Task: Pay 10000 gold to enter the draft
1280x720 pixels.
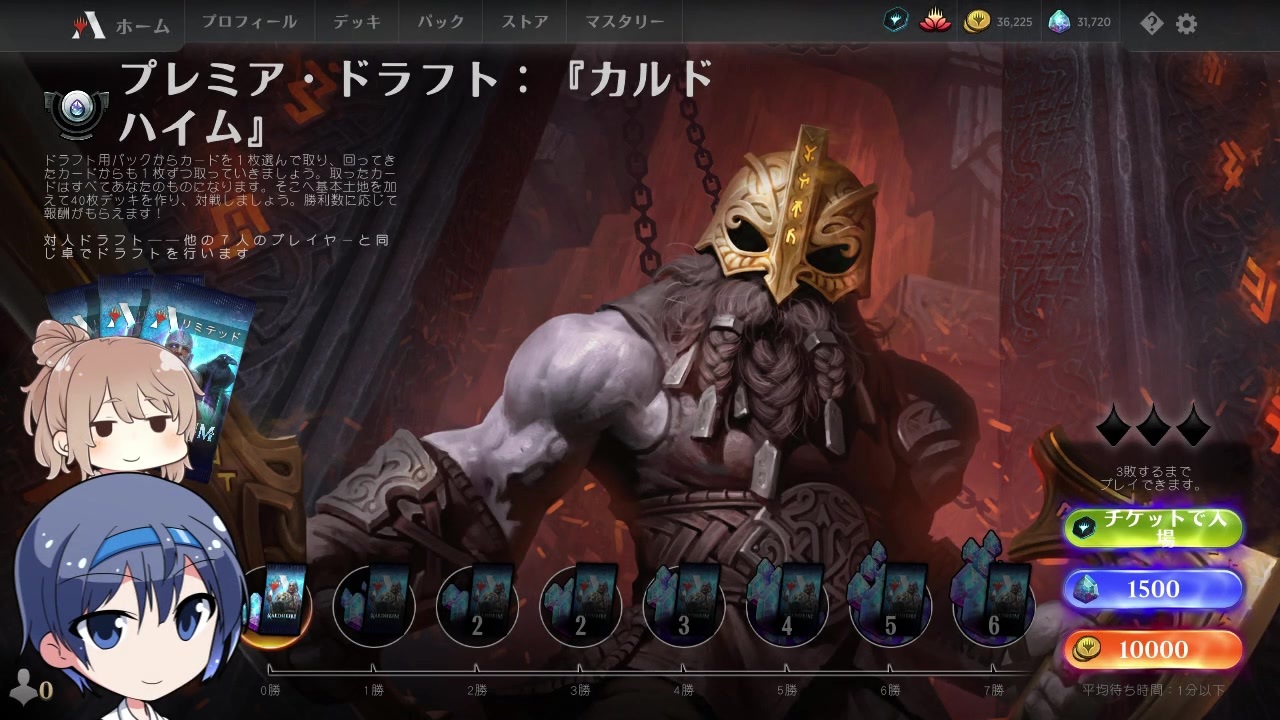Action: click(1153, 649)
